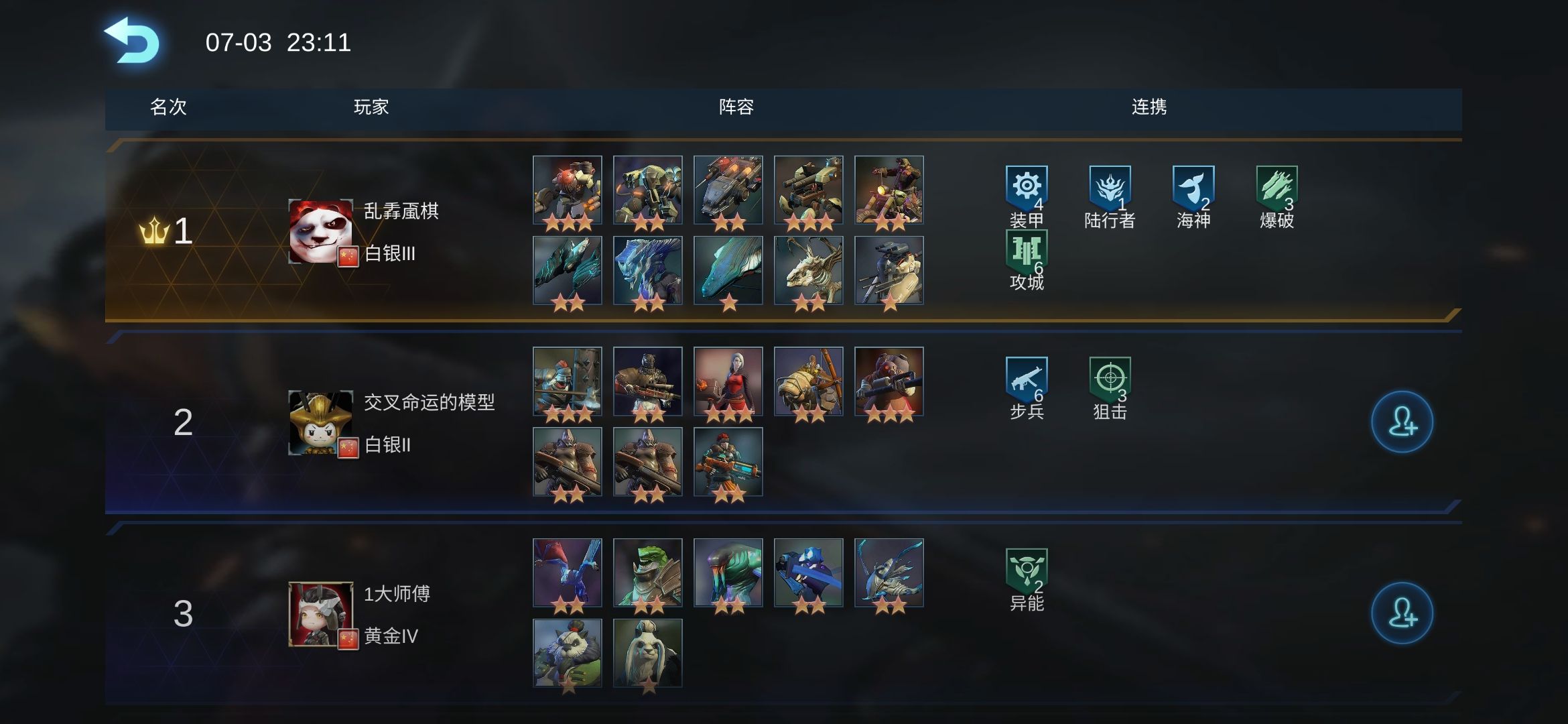Select the red-dress woman unit portrait

728,381
